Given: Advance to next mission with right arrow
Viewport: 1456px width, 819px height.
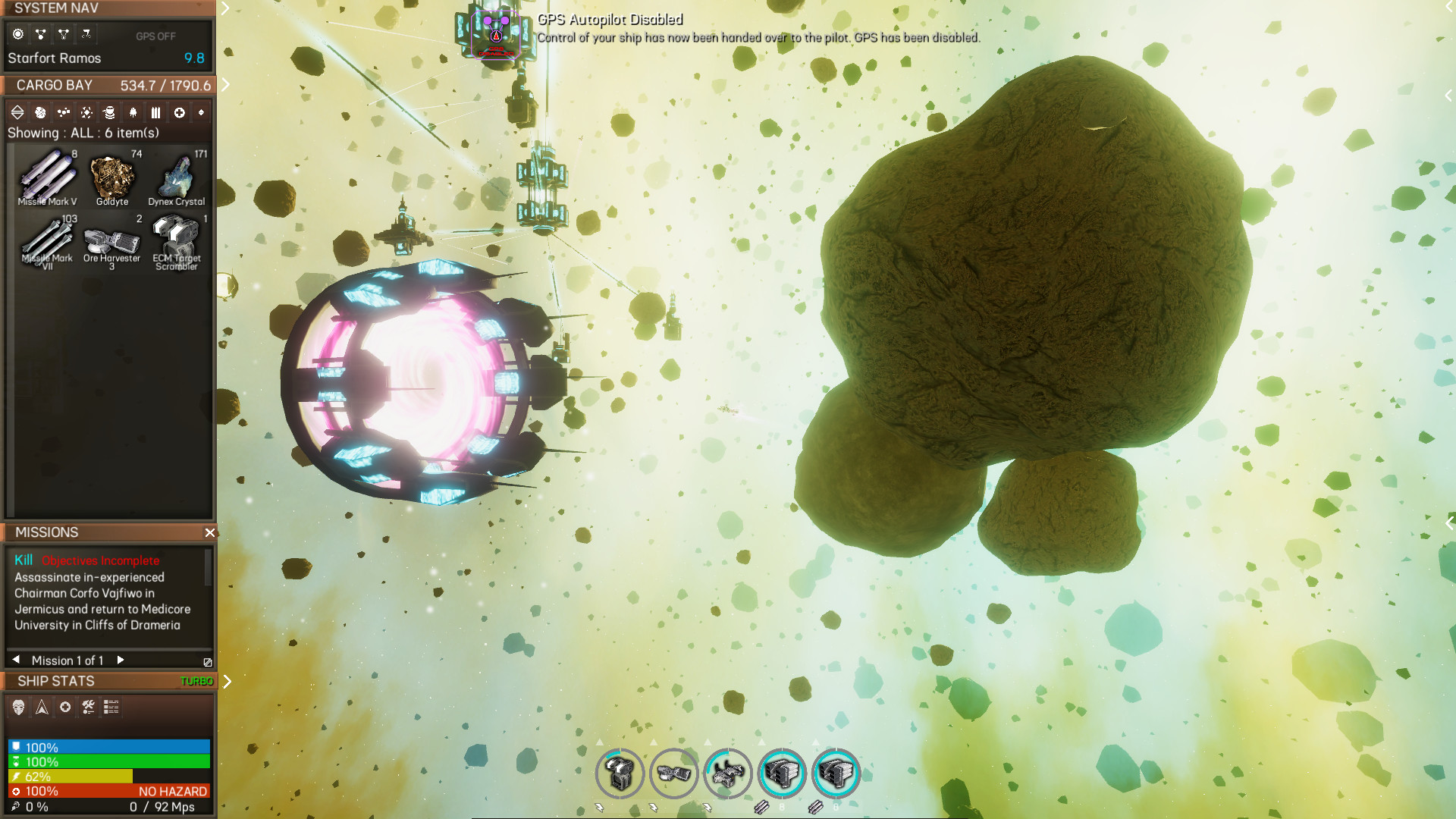Looking at the screenshot, I should pos(119,660).
